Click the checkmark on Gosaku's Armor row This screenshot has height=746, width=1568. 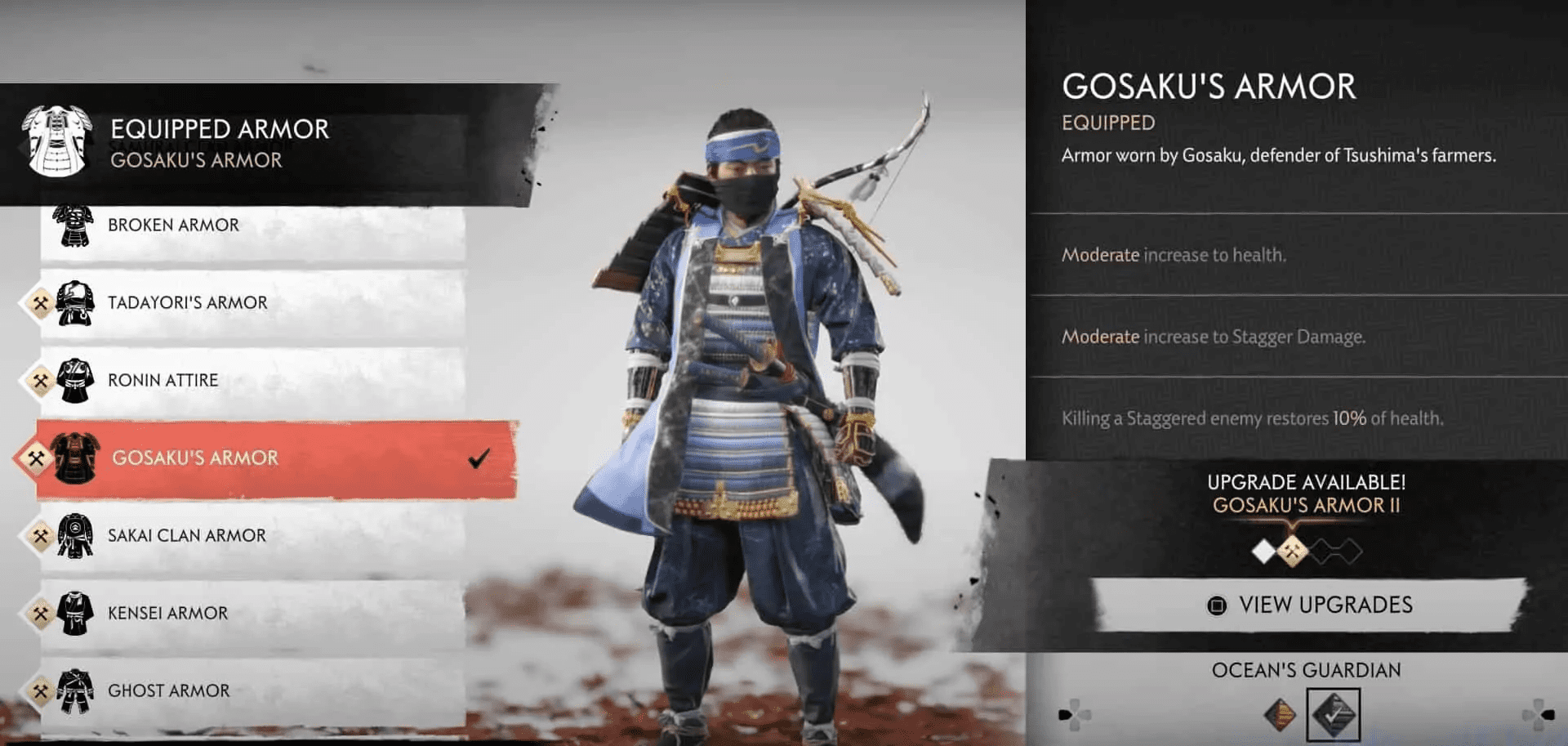pyautogui.click(x=478, y=460)
